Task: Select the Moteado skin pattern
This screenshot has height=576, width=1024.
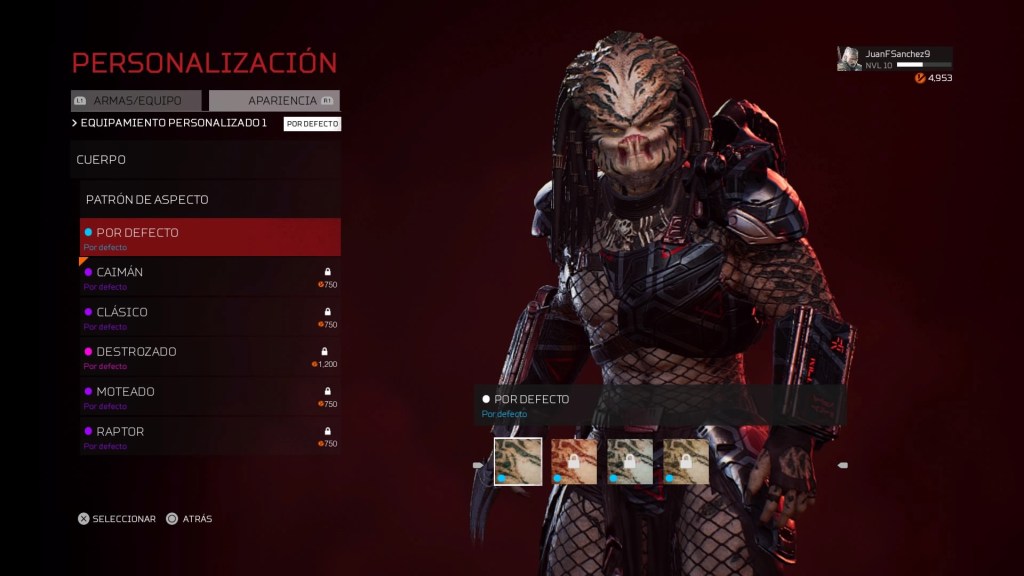Action: [x=210, y=397]
